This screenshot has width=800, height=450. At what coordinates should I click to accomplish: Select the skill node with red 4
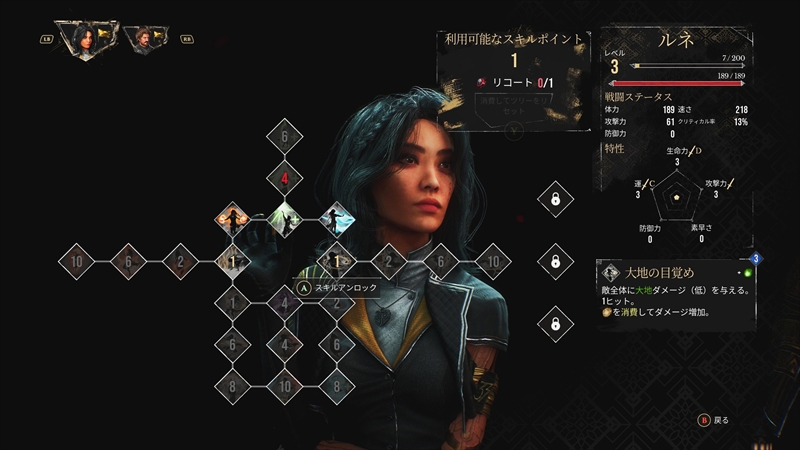(285, 180)
